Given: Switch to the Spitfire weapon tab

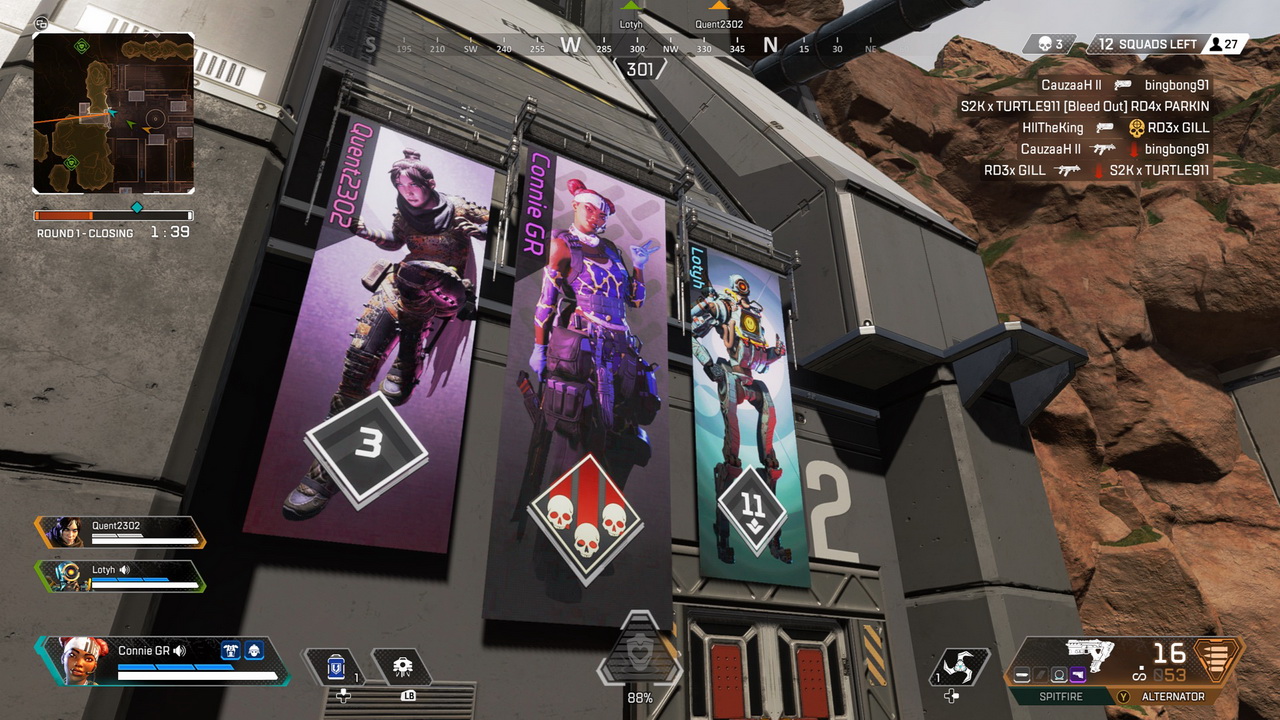Looking at the screenshot, I should tap(1060, 696).
